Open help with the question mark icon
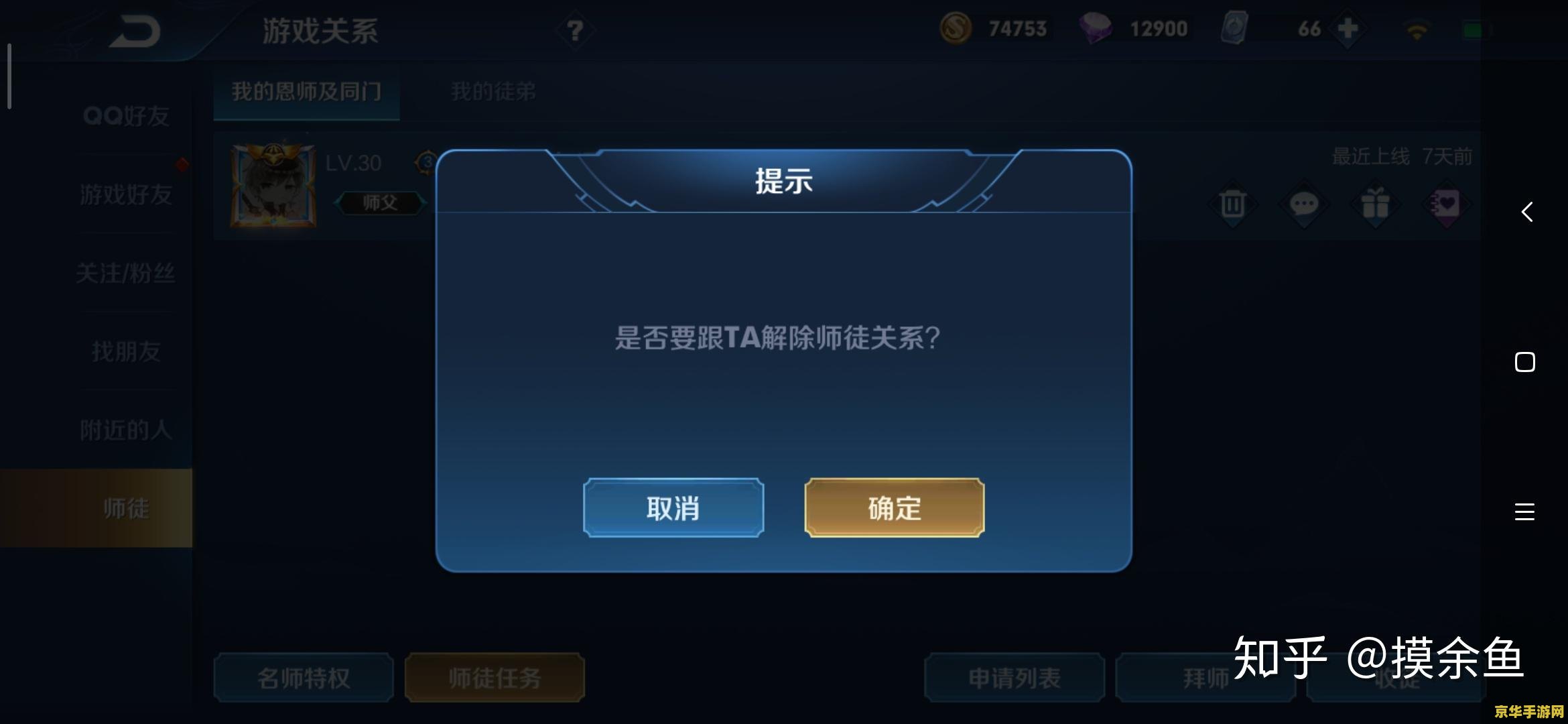The width and height of the screenshot is (1568, 724). point(575,29)
